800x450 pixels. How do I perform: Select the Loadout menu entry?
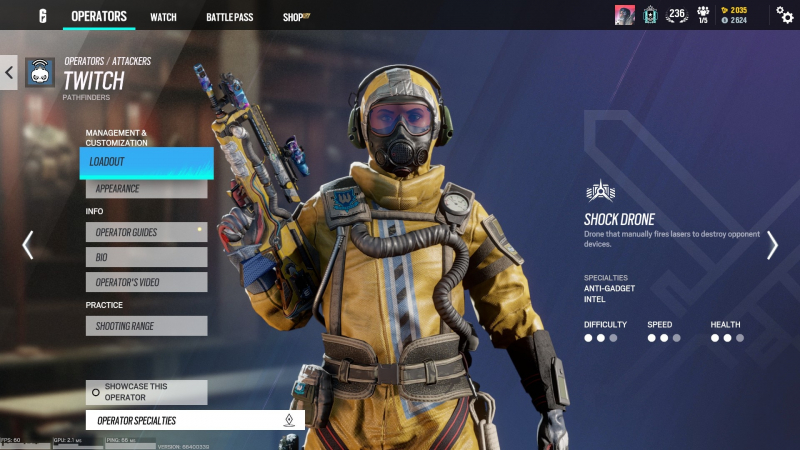tap(146, 162)
